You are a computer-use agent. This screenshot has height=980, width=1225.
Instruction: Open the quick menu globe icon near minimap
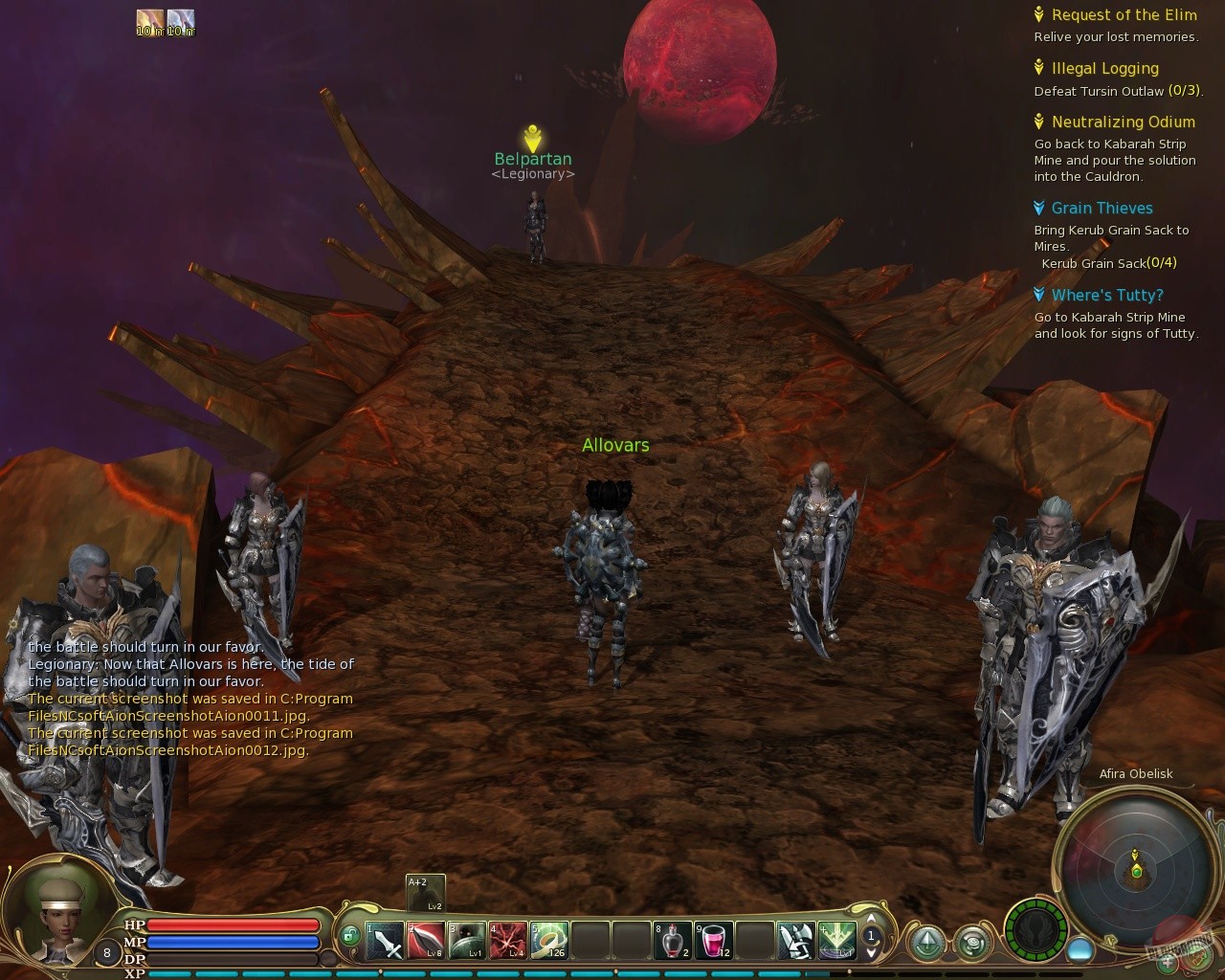971,943
